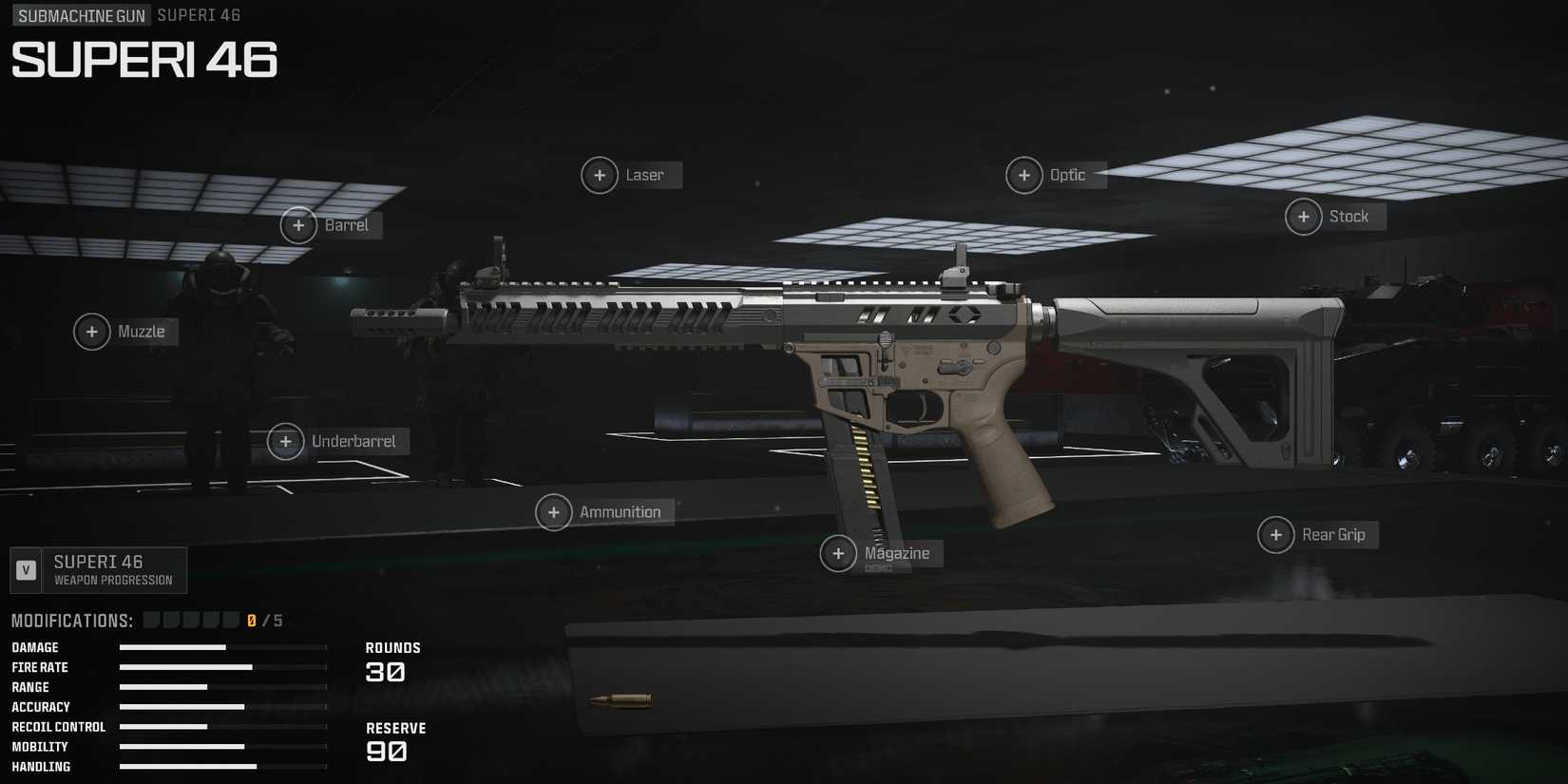This screenshot has height=784, width=1568.
Task: Click the Stock slot label
Action: [1349, 217]
